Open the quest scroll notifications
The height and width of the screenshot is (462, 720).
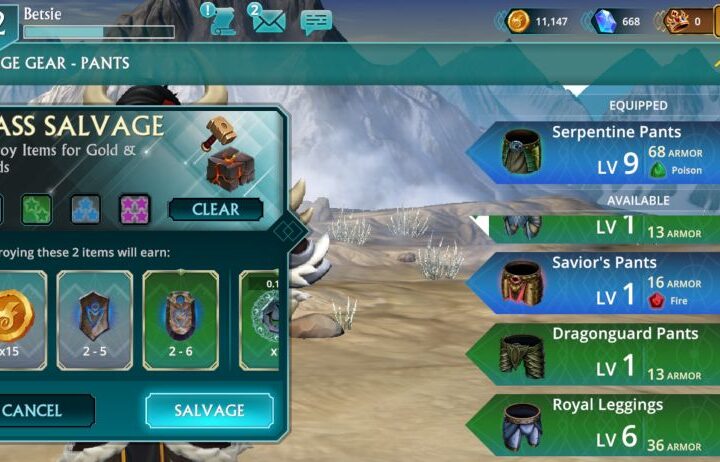(220, 19)
